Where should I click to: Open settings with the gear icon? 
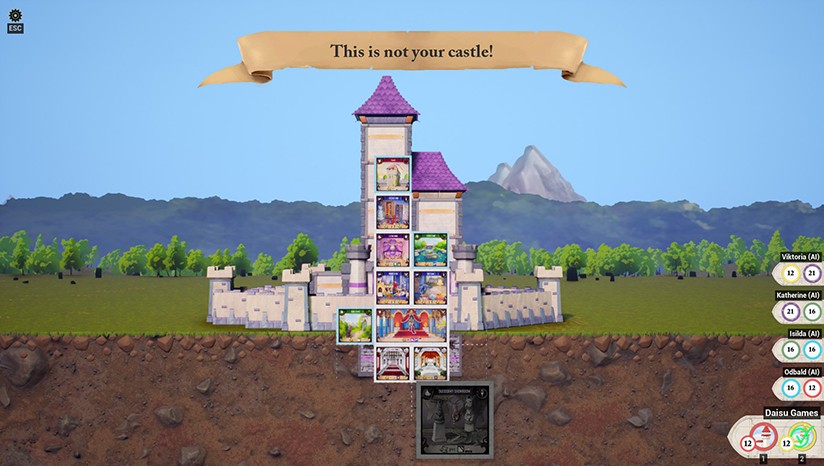tap(15, 14)
